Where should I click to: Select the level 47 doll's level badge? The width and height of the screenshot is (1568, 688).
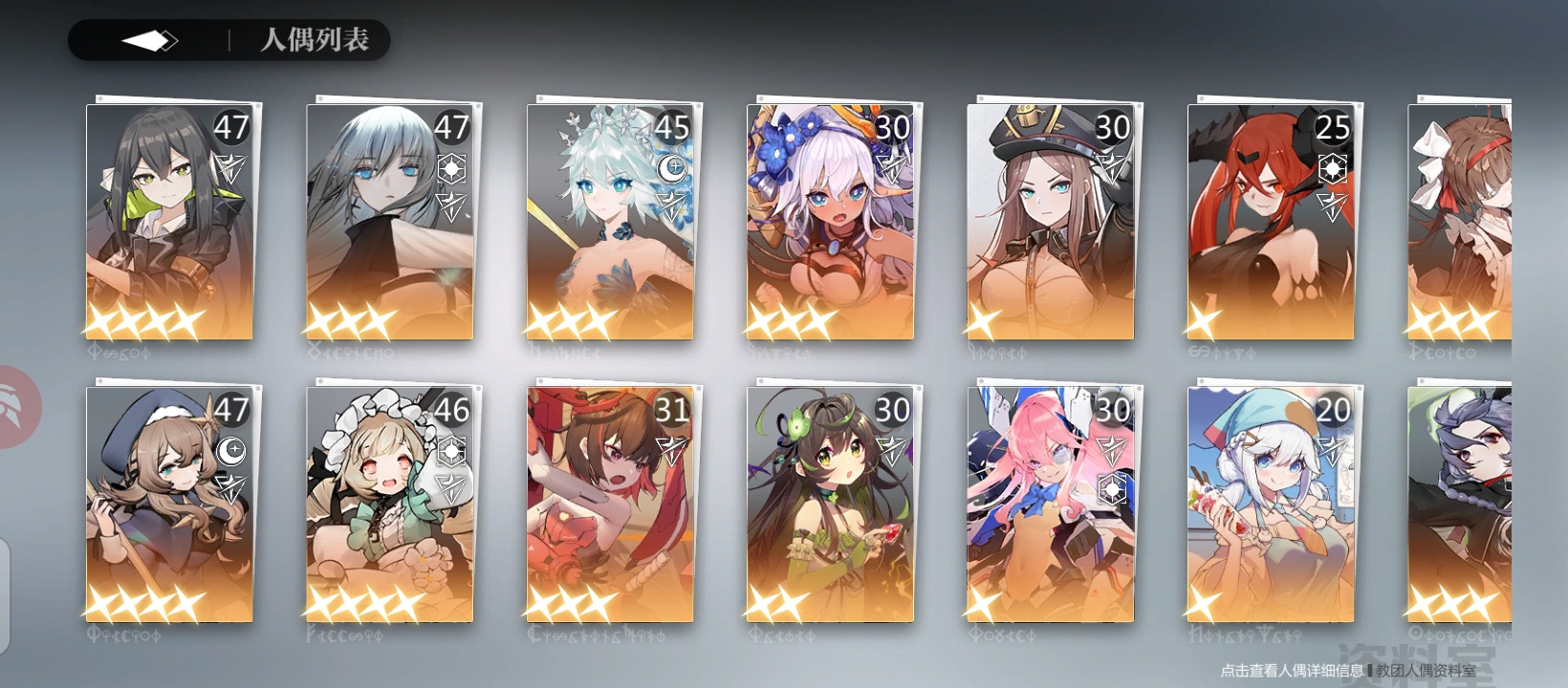click(x=229, y=126)
